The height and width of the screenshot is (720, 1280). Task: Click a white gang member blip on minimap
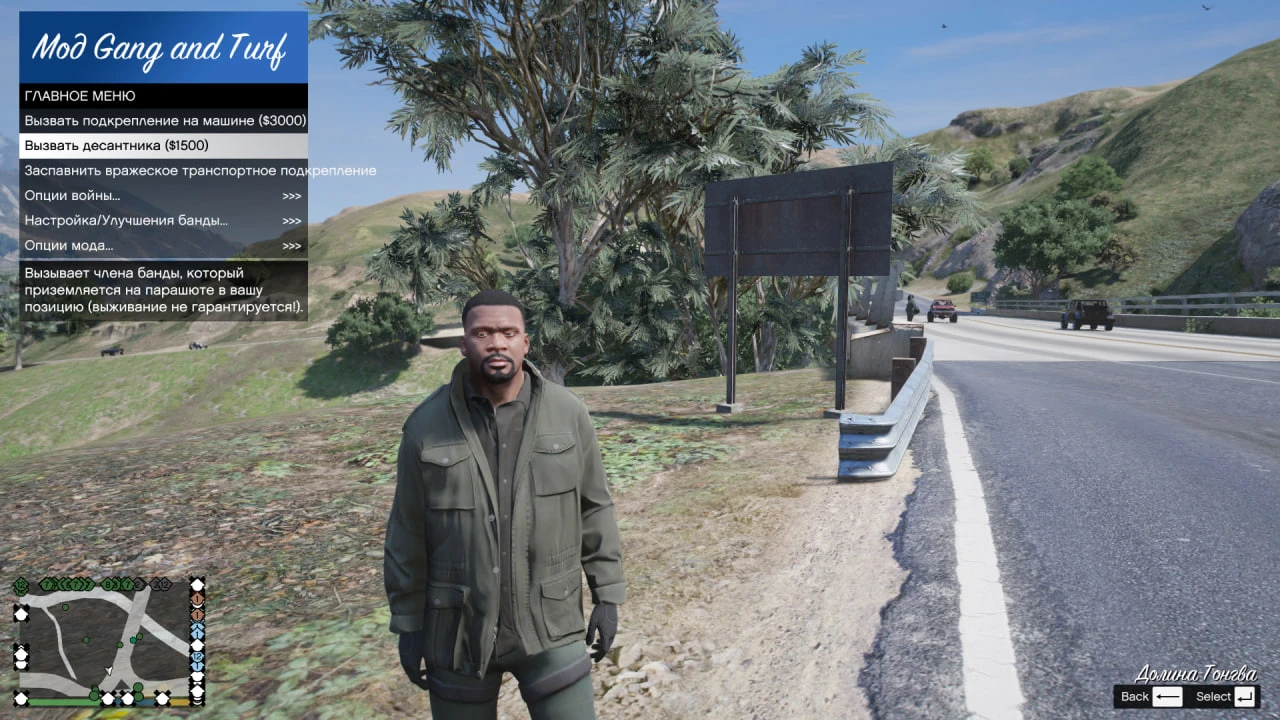tap(21, 613)
